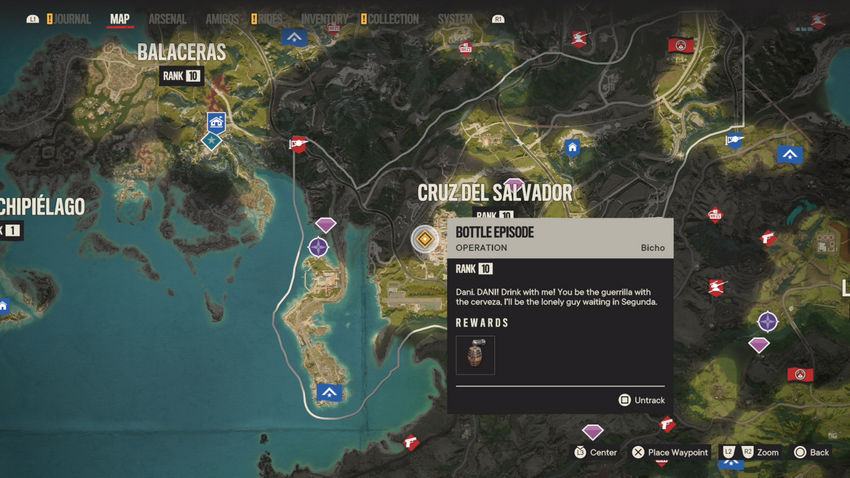850x478 pixels.
Task: Select the blue house marker near Balaceras
Action: click(x=215, y=122)
